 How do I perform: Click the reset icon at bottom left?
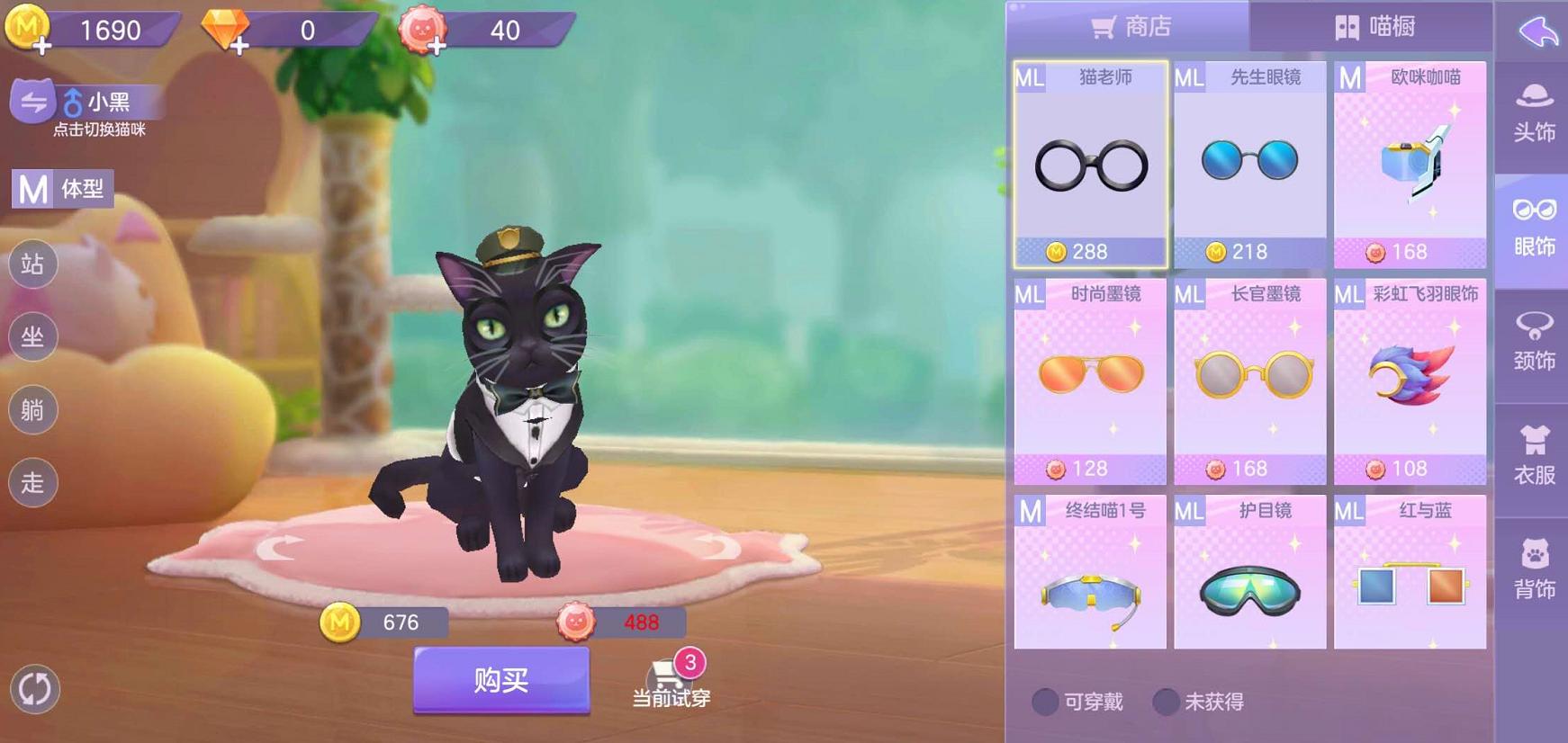pos(34,690)
